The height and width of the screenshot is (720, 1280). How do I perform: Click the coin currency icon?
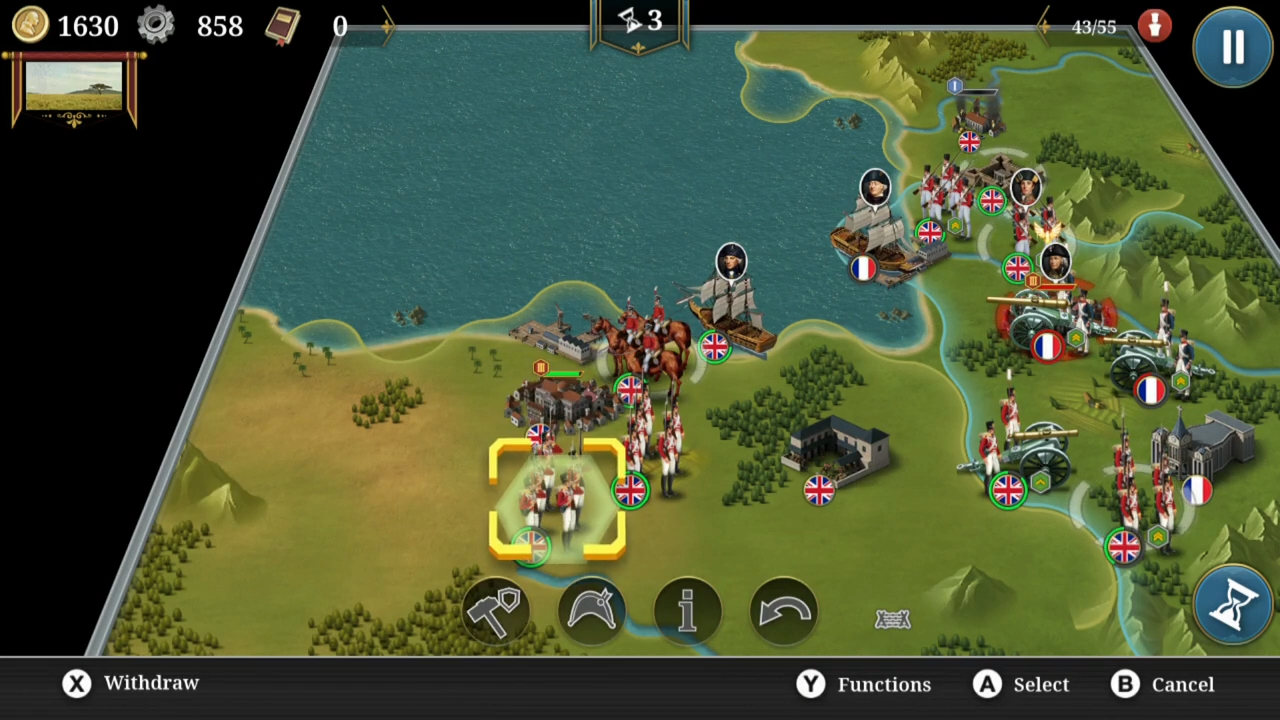30,26
